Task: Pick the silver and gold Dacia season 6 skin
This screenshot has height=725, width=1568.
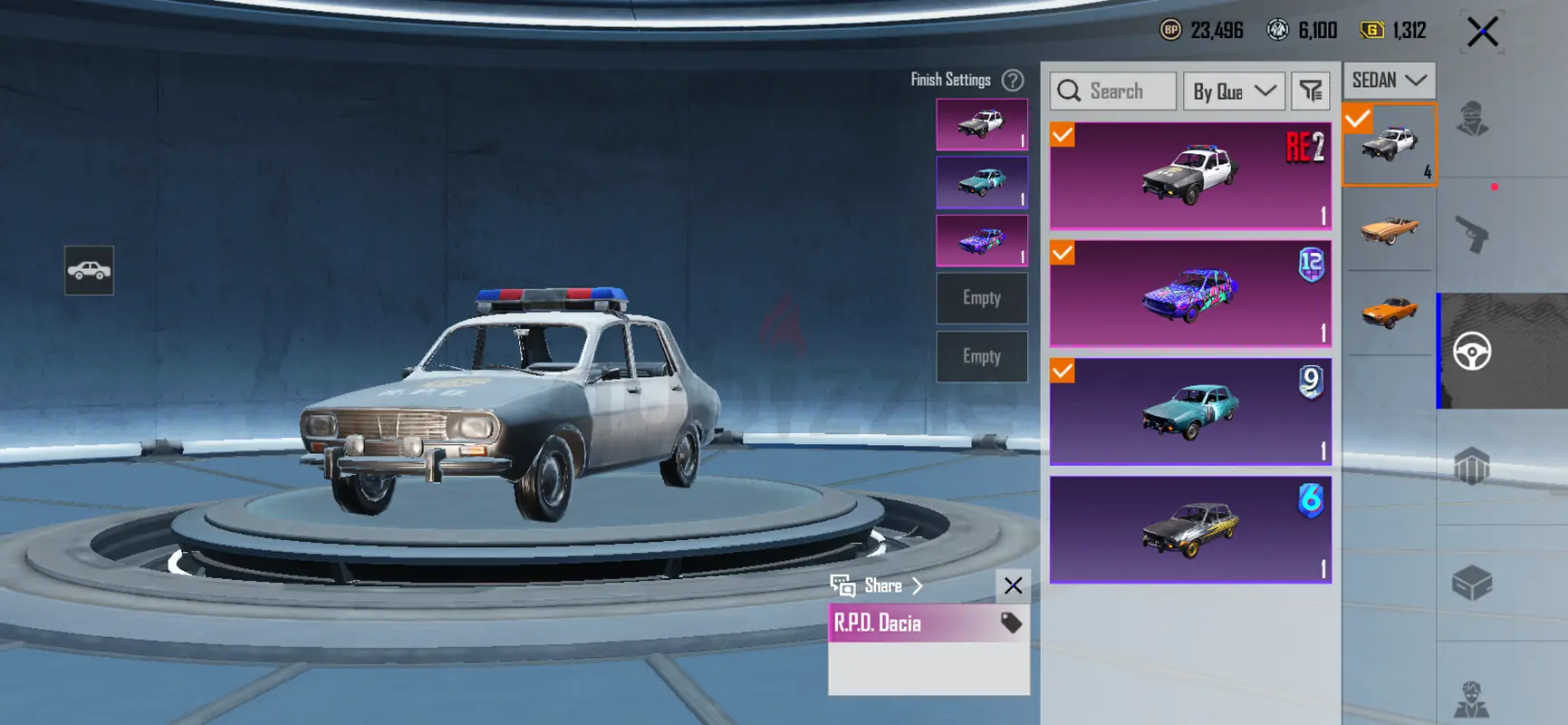Action: click(x=1190, y=529)
